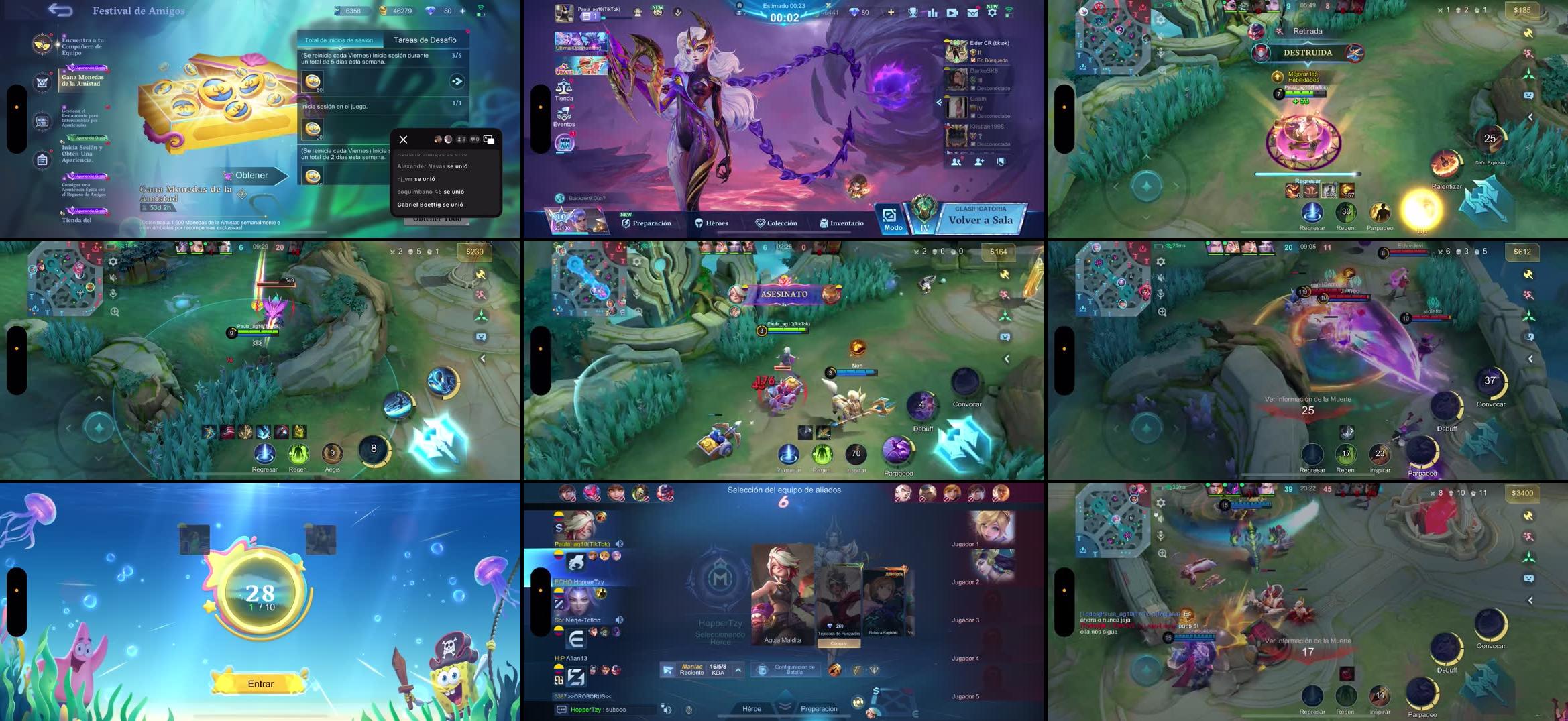Open the login task reward arrow
Screen dimensions: 1568x721
tap(456, 79)
